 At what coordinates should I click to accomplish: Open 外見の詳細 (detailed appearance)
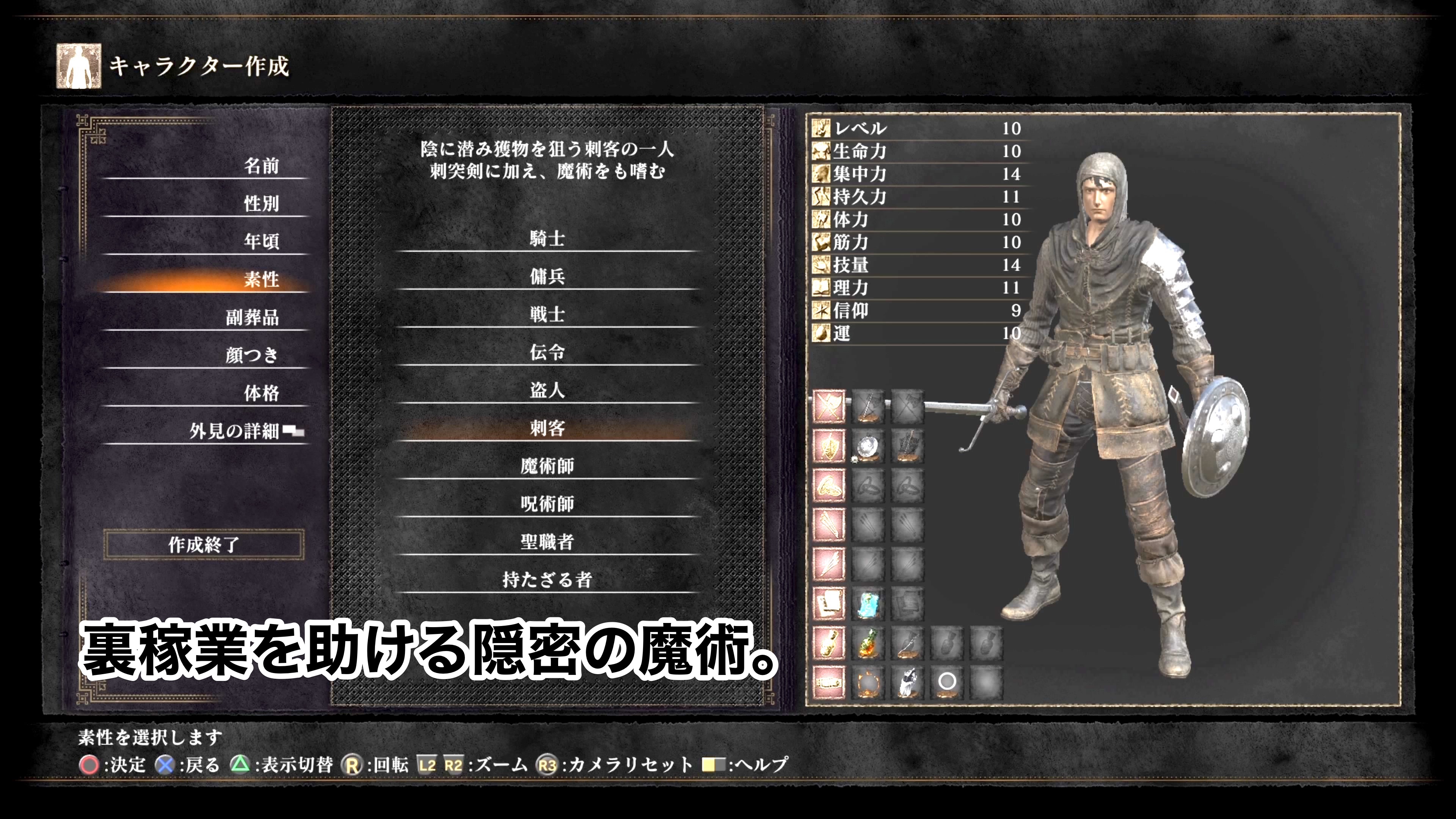(234, 431)
